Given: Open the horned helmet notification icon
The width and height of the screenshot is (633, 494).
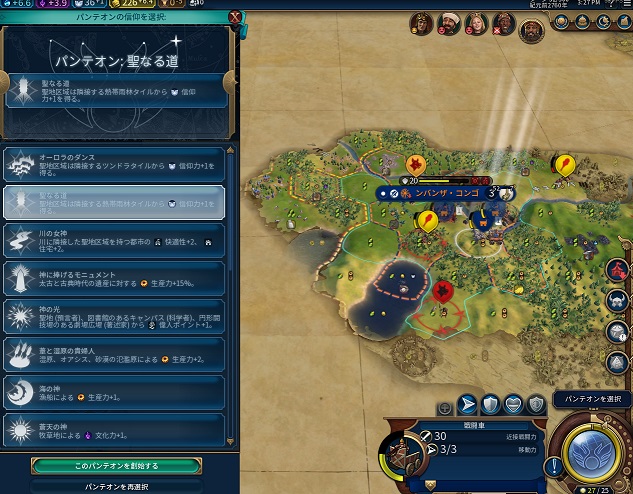Looking at the screenshot, I should (x=617, y=301).
